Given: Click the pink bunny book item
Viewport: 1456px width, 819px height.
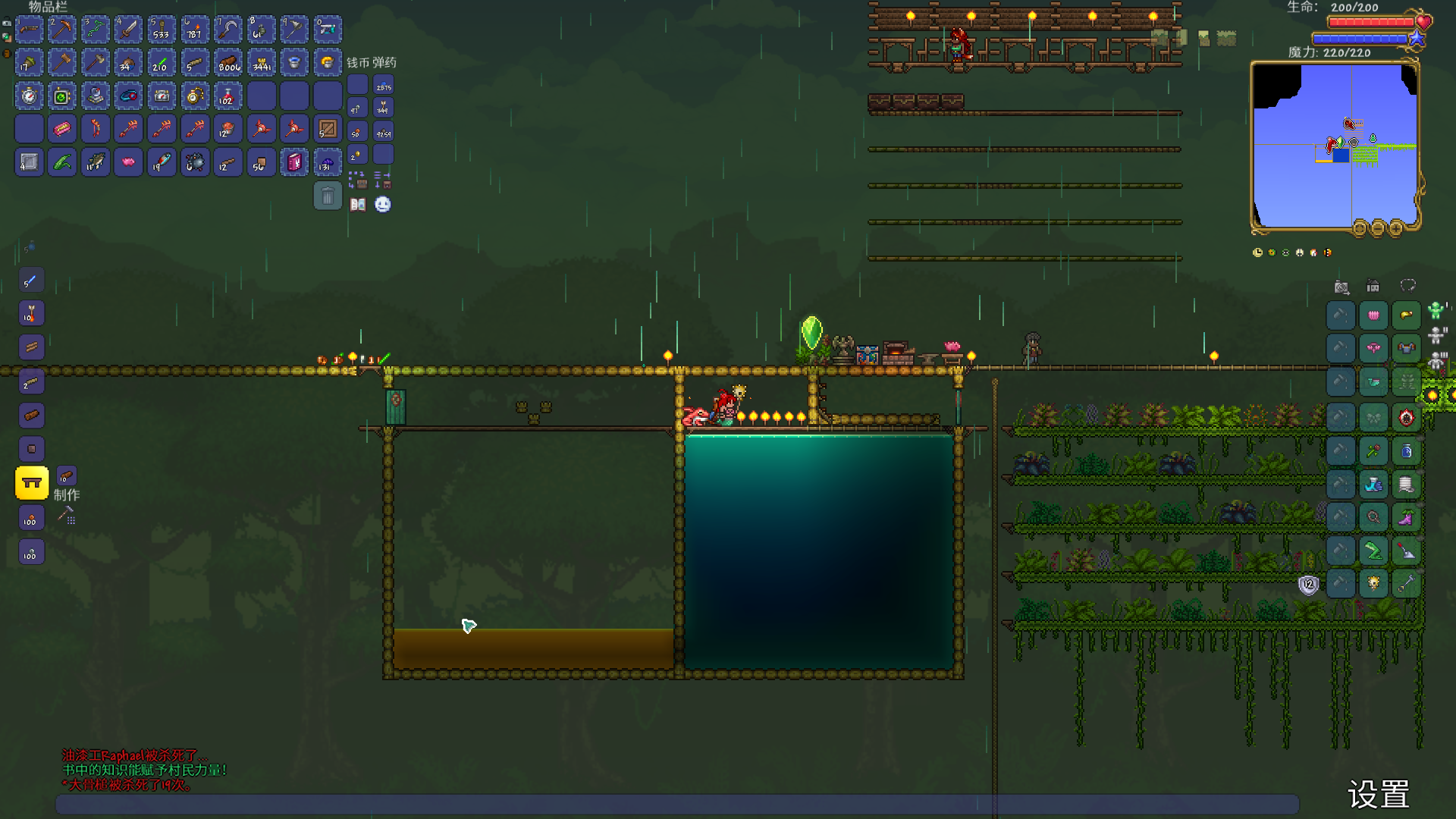Looking at the screenshot, I should tap(294, 162).
